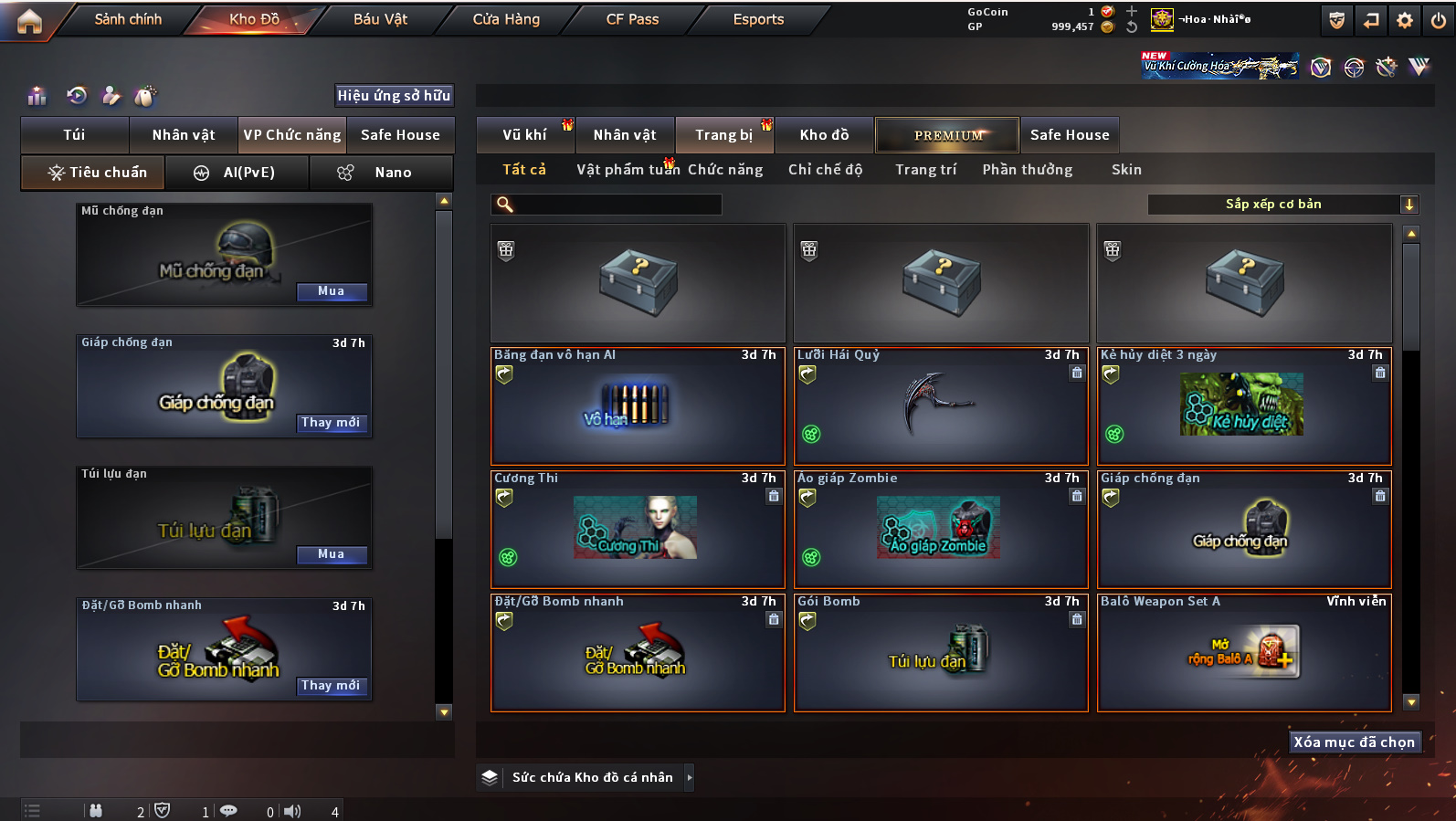Screen dimensions: 1456x821
Task: Open settings with the gear icon
Action: [1405, 20]
